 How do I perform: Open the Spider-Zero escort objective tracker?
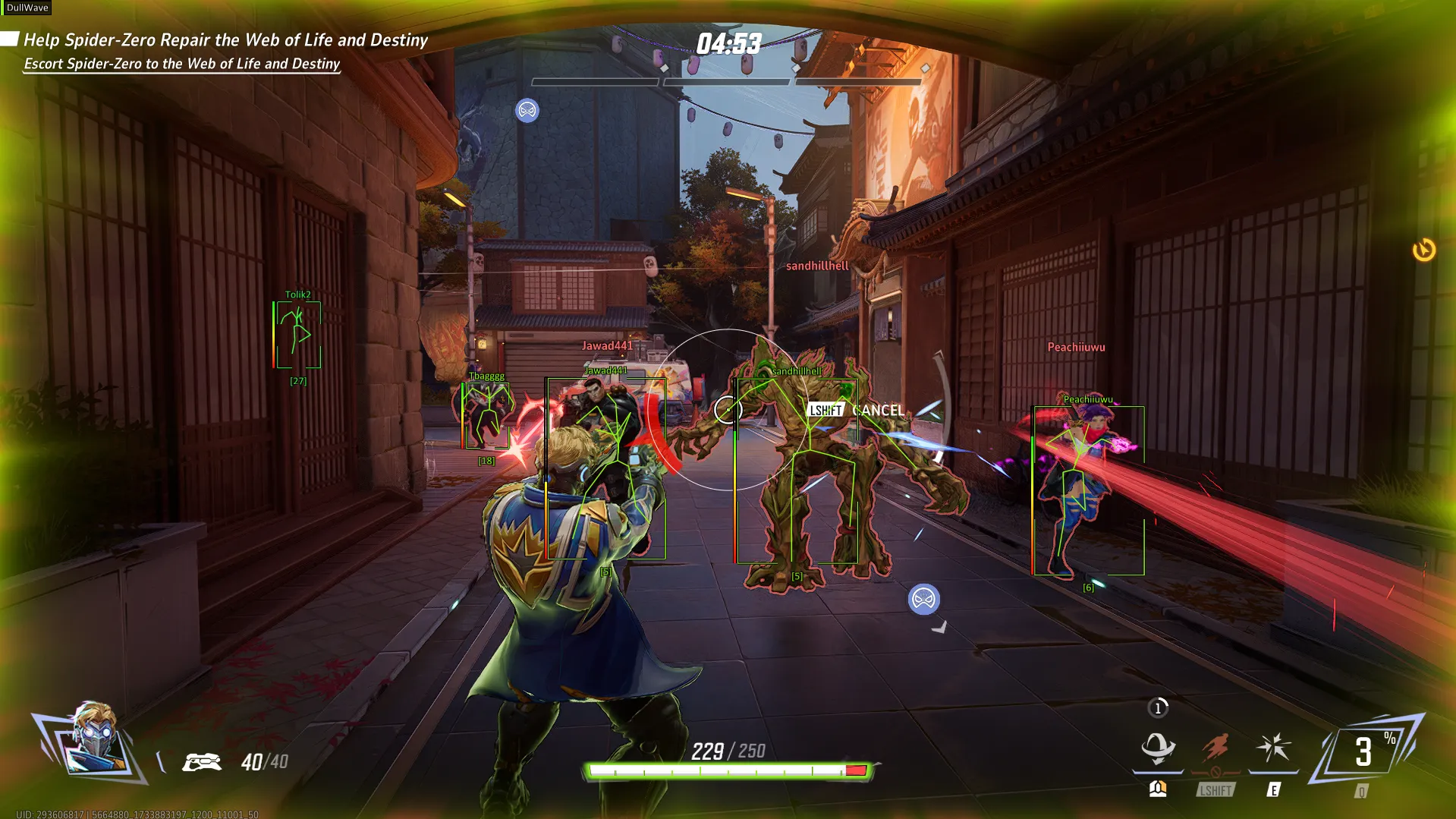click(x=182, y=64)
